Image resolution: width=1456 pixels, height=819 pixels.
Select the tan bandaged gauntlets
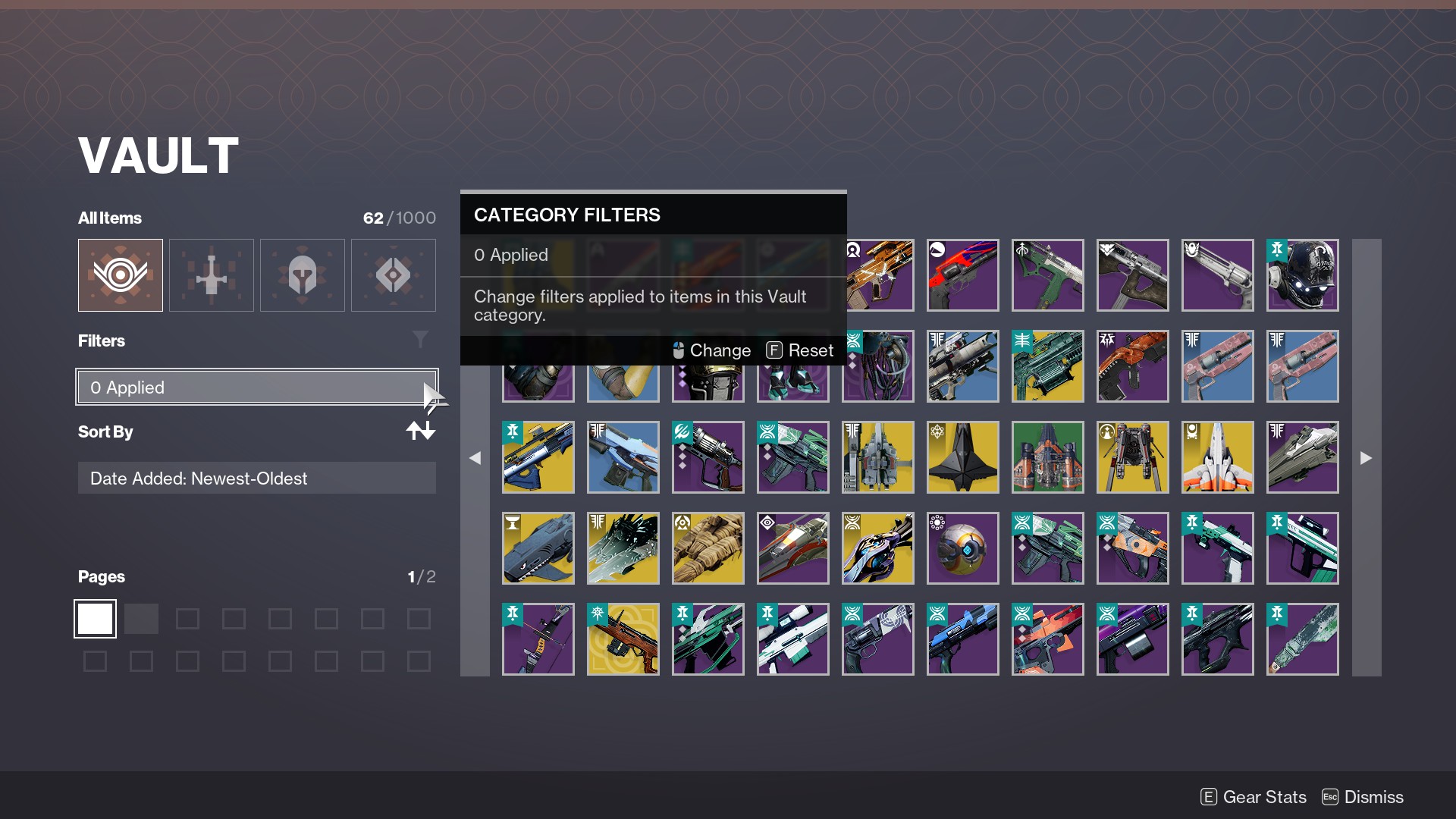click(x=708, y=548)
